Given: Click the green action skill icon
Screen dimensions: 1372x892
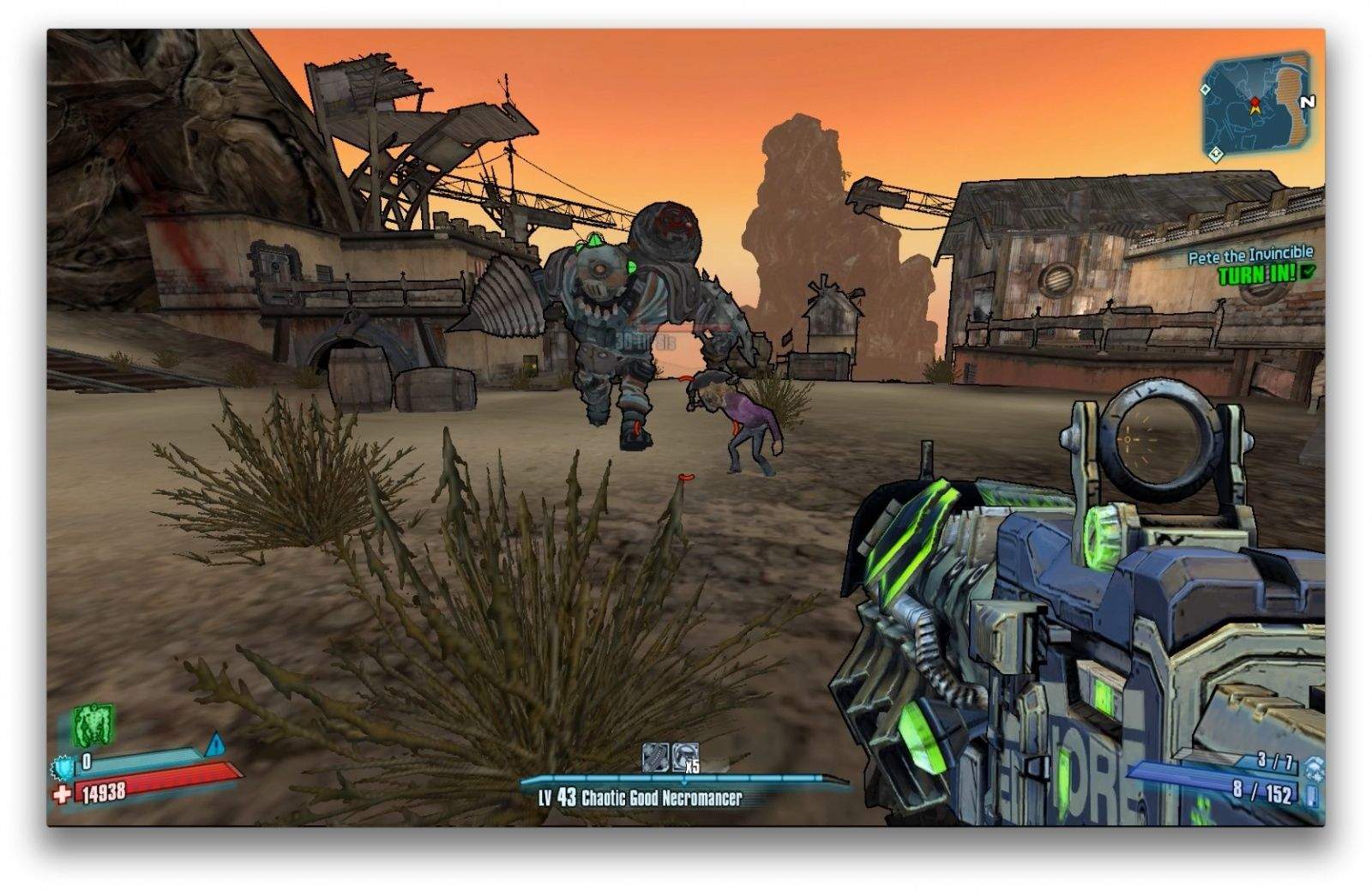Looking at the screenshot, I should [92, 725].
